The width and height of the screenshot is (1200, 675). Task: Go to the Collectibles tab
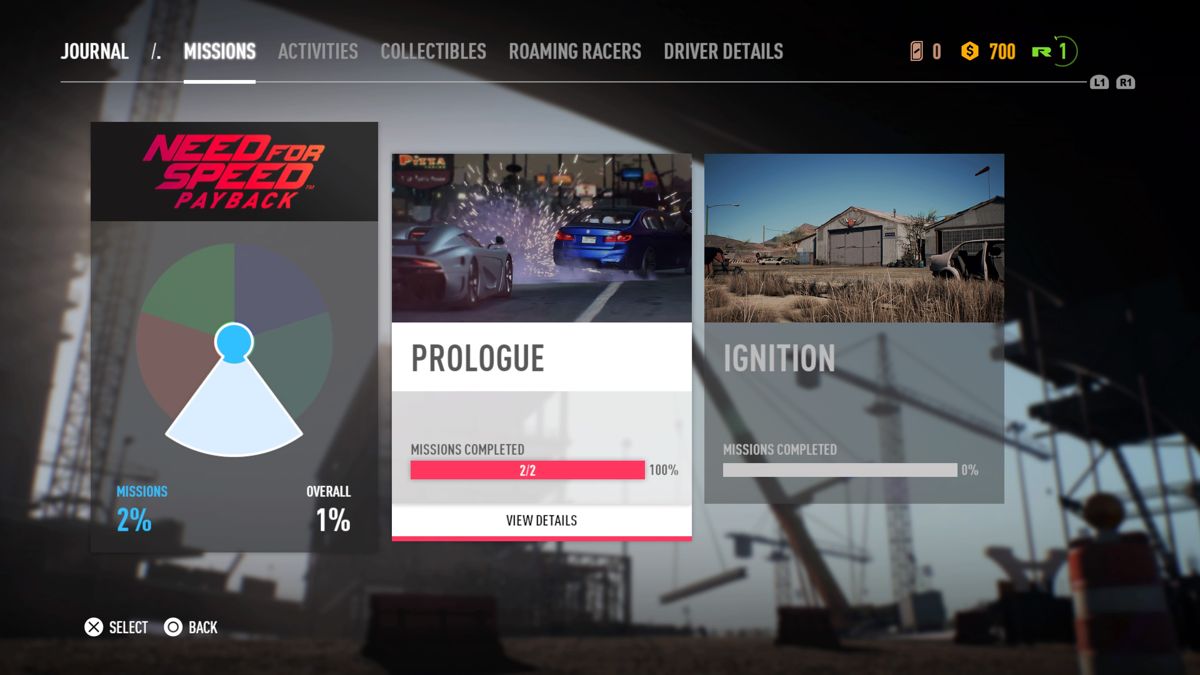coord(433,52)
